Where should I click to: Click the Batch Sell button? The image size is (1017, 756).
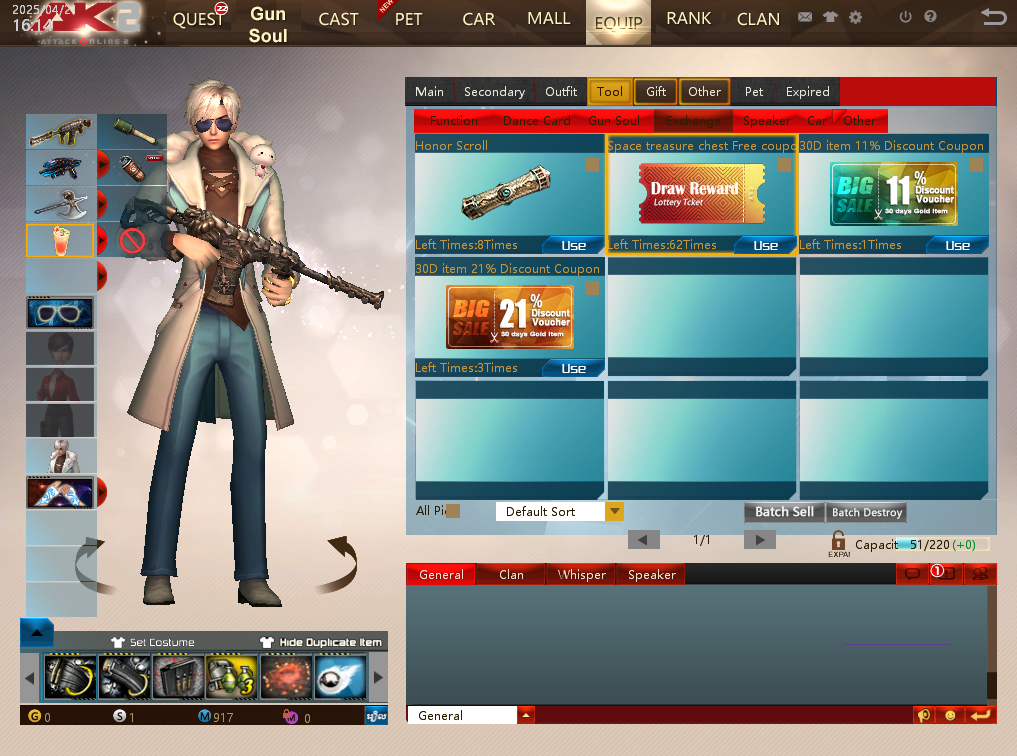(784, 512)
